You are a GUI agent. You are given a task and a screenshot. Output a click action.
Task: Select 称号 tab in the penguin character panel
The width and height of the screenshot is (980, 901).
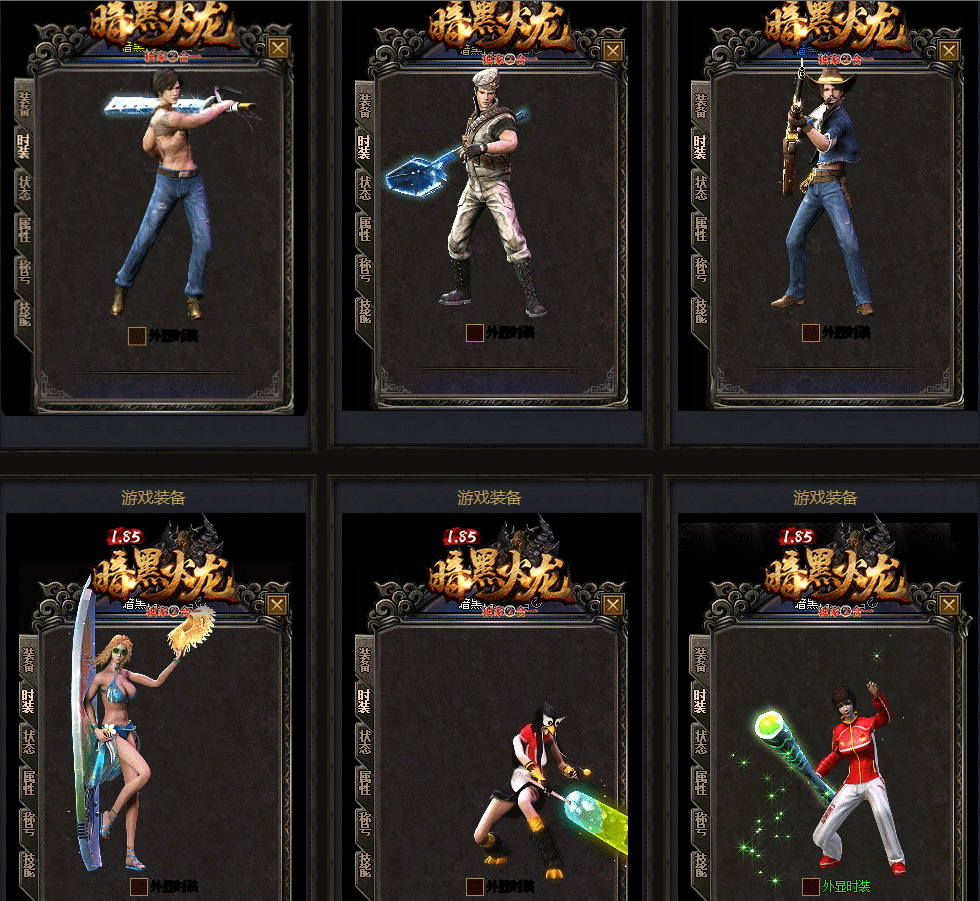click(x=364, y=823)
